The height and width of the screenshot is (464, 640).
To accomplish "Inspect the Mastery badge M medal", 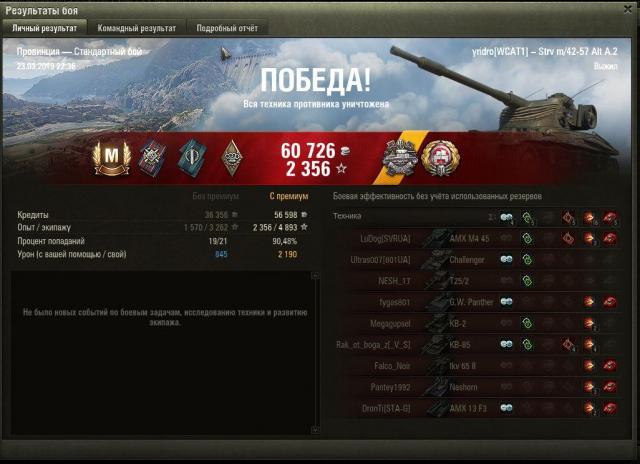I will coord(107,158).
